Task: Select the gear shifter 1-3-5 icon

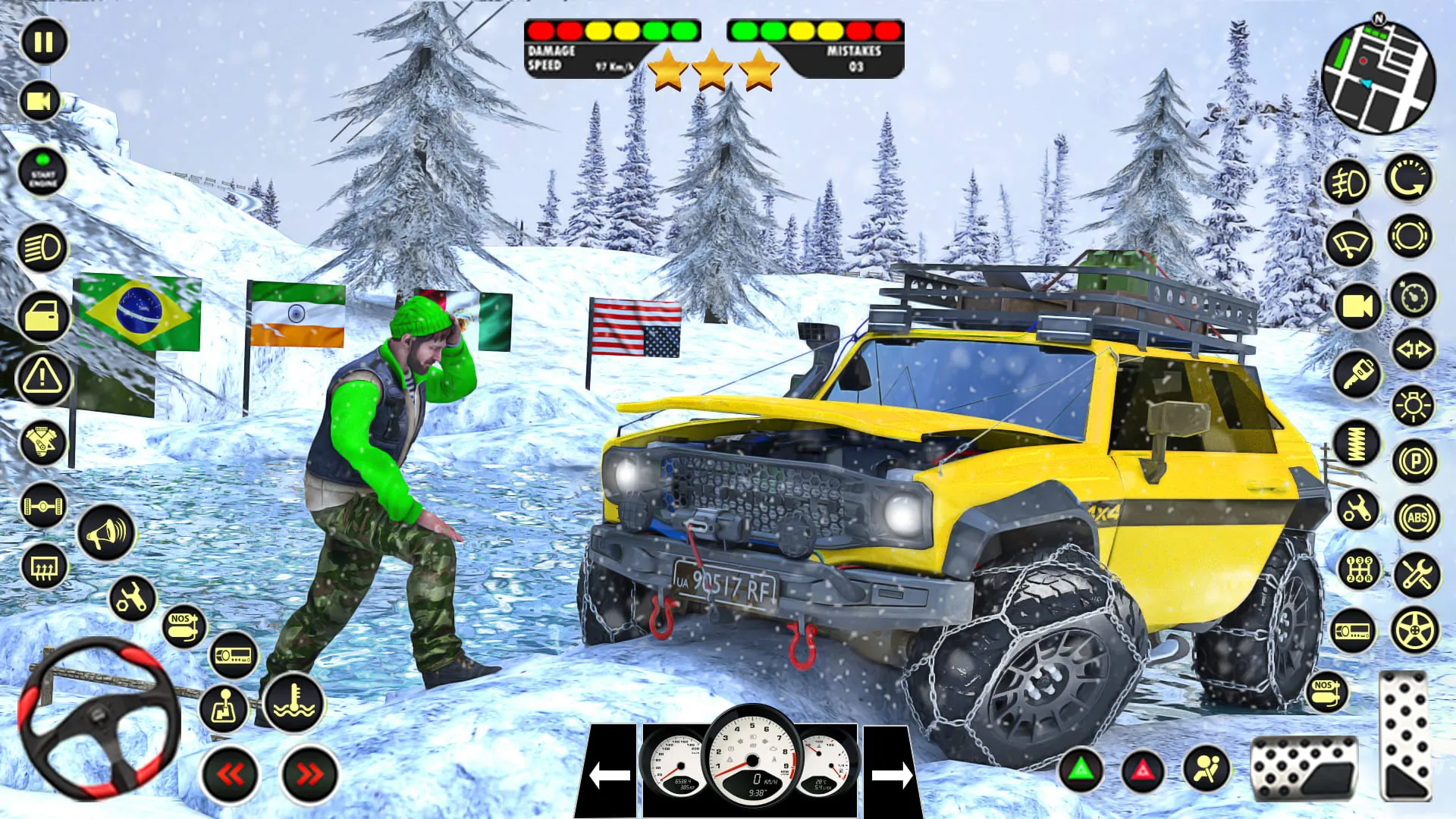Action: tap(1359, 567)
